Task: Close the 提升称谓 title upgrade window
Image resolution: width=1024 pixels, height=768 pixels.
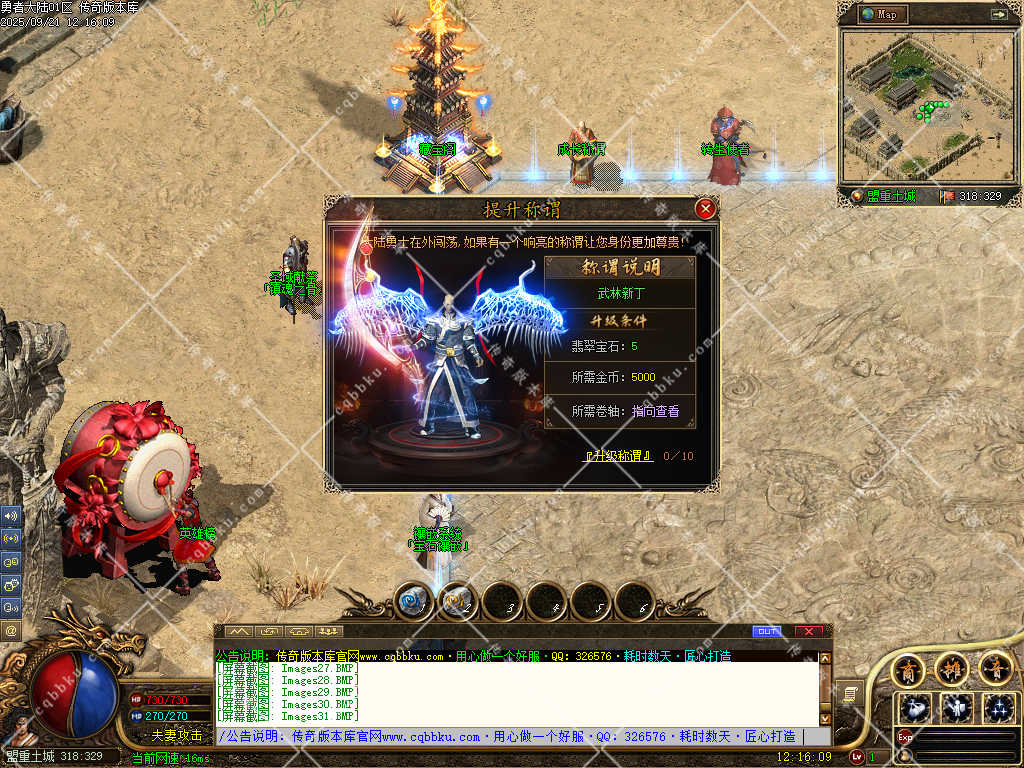Action: click(x=705, y=209)
